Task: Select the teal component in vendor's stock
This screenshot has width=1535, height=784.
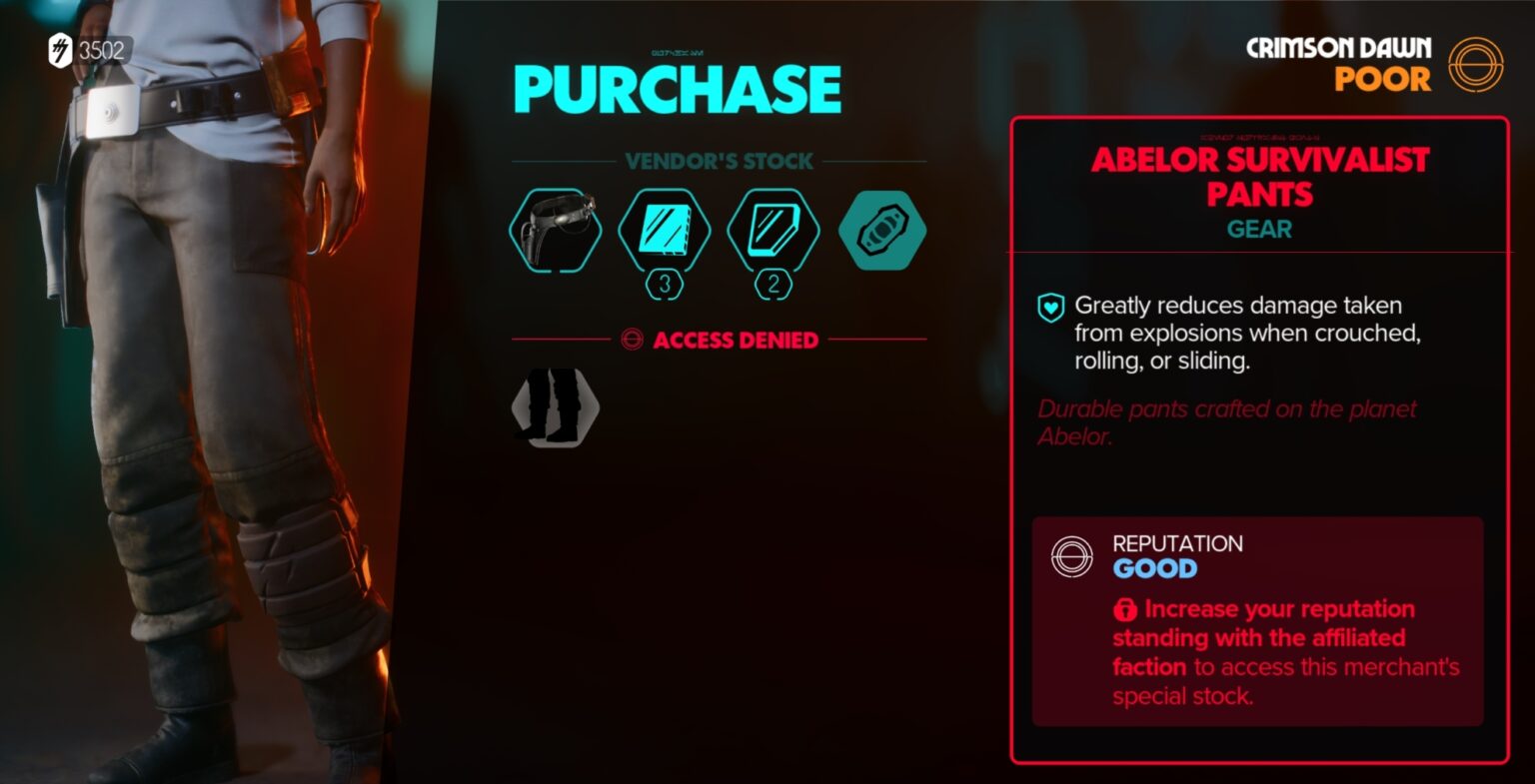Action: [x=882, y=230]
